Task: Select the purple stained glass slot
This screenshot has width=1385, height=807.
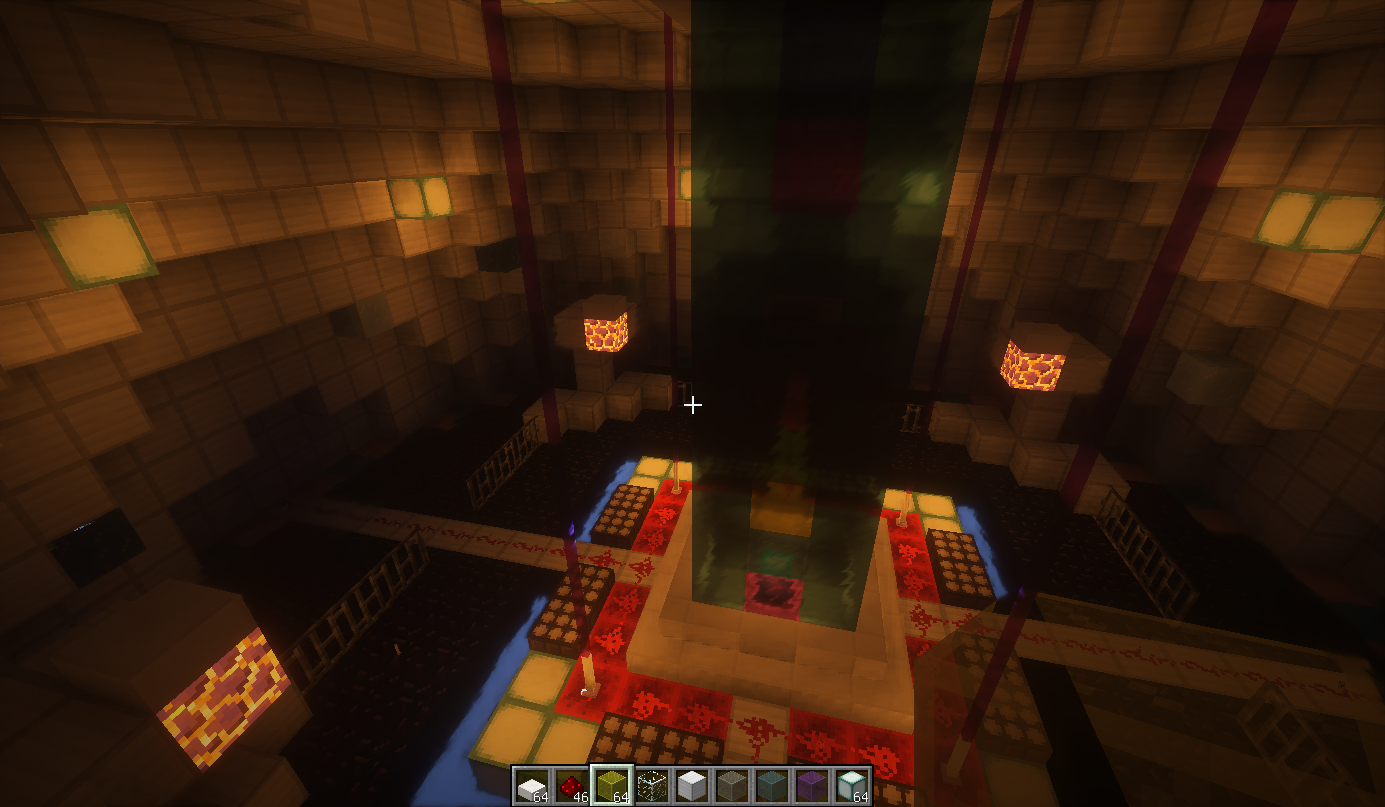Action: pyautogui.click(x=811, y=786)
